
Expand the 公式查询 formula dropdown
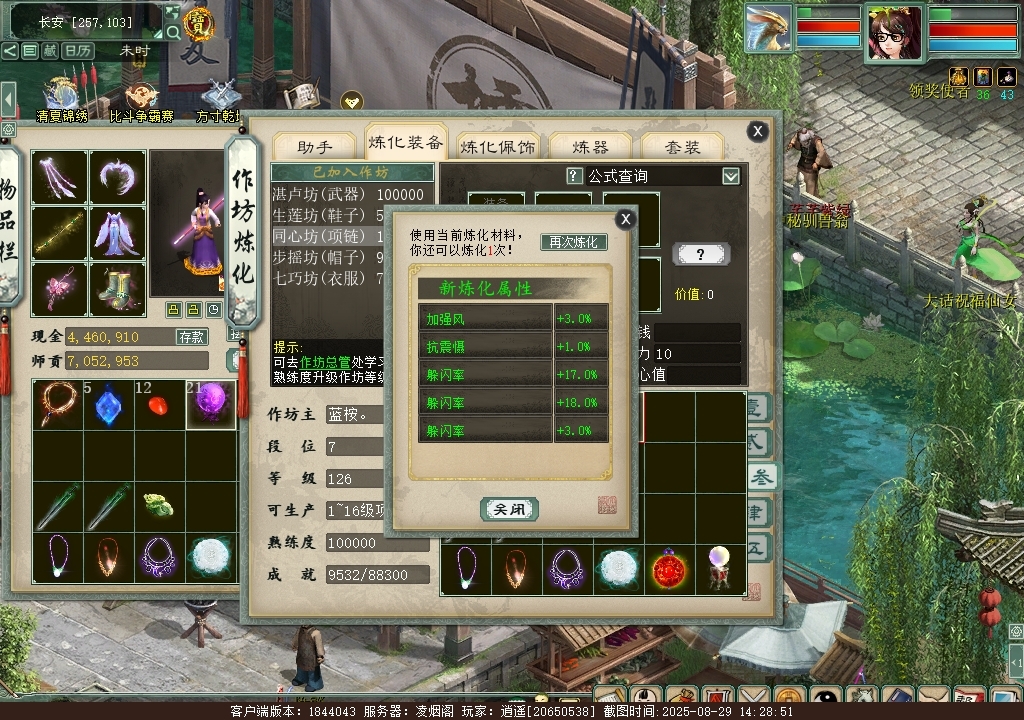coord(731,176)
